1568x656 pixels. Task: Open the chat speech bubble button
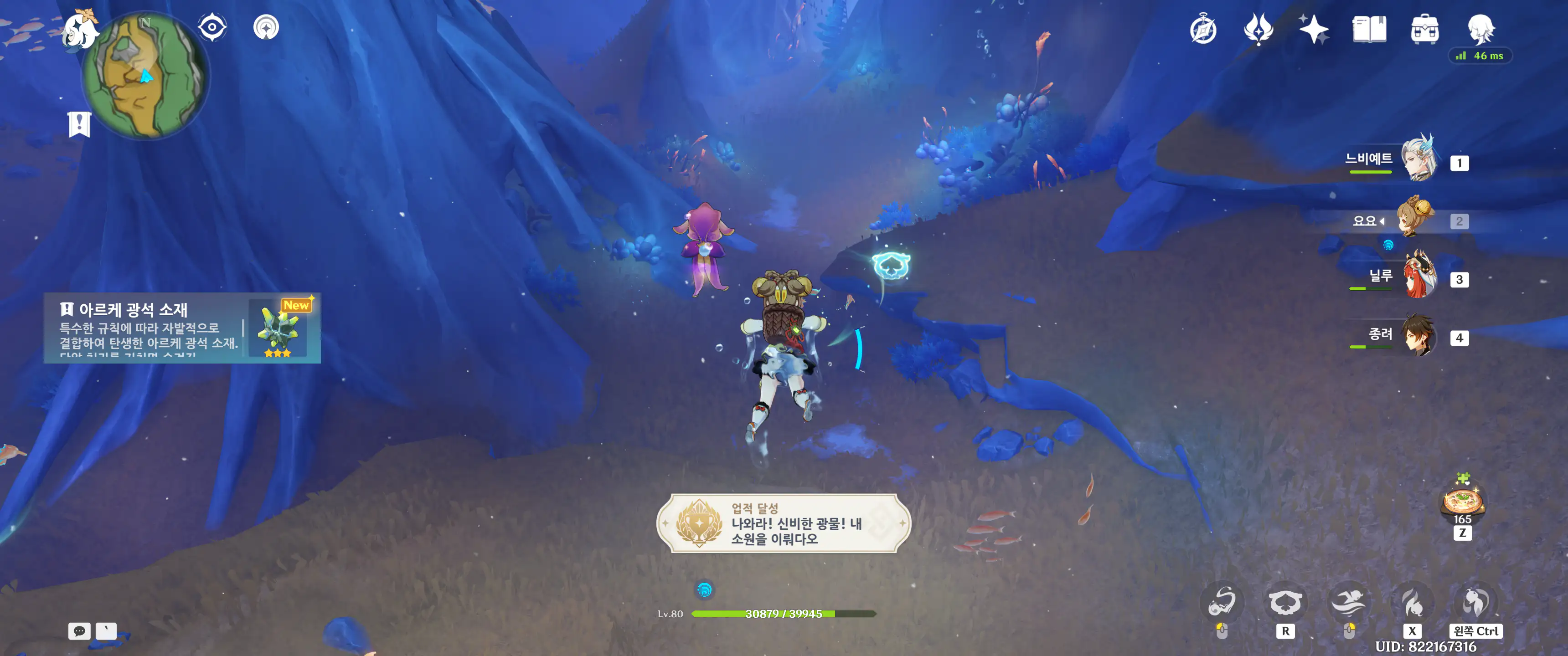pyautogui.click(x=79, y=631)
